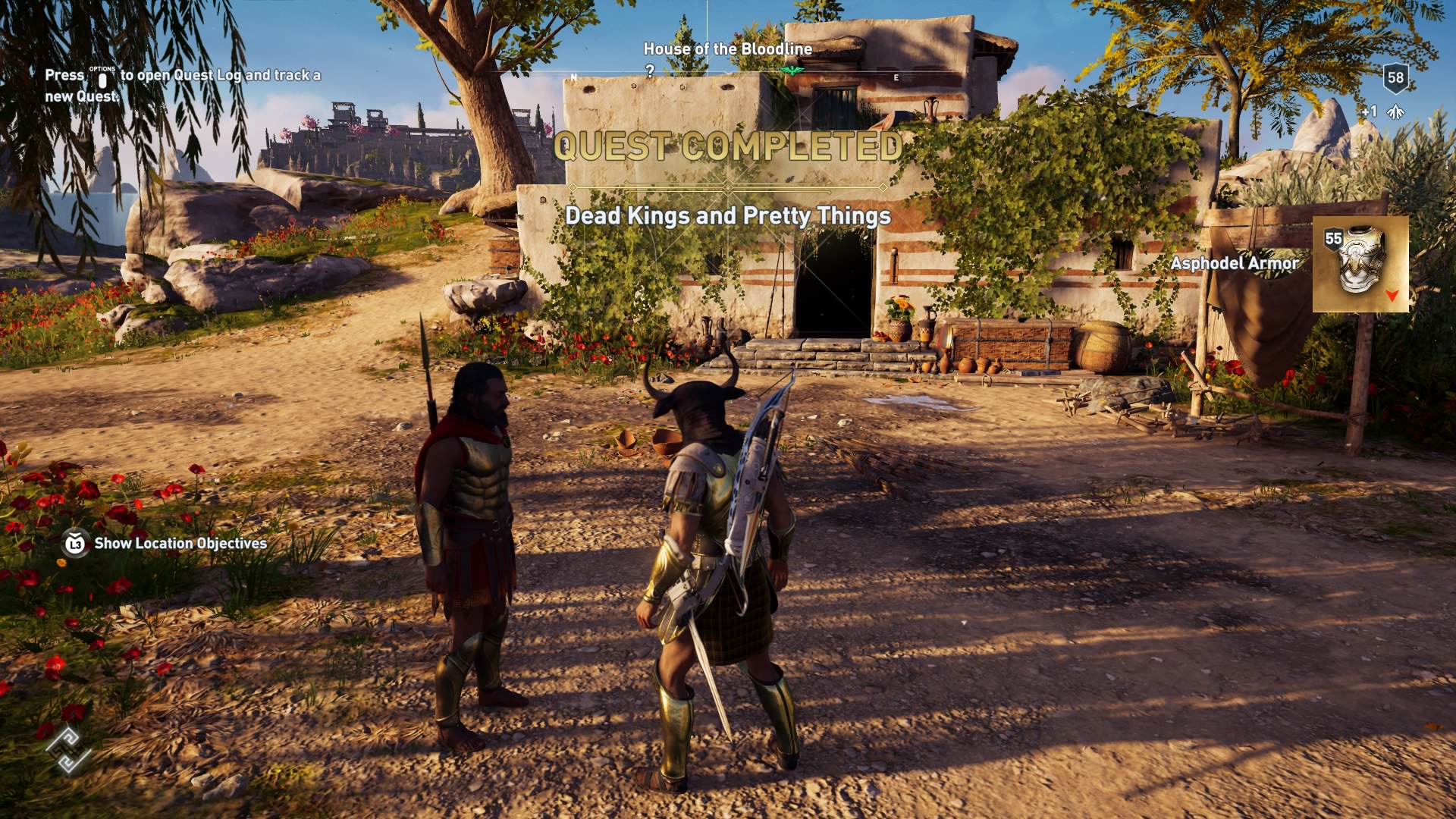Click the +1 ability point indicator
The image size is (1456, 819).
pyautogui.click(x=1370, y=111)
